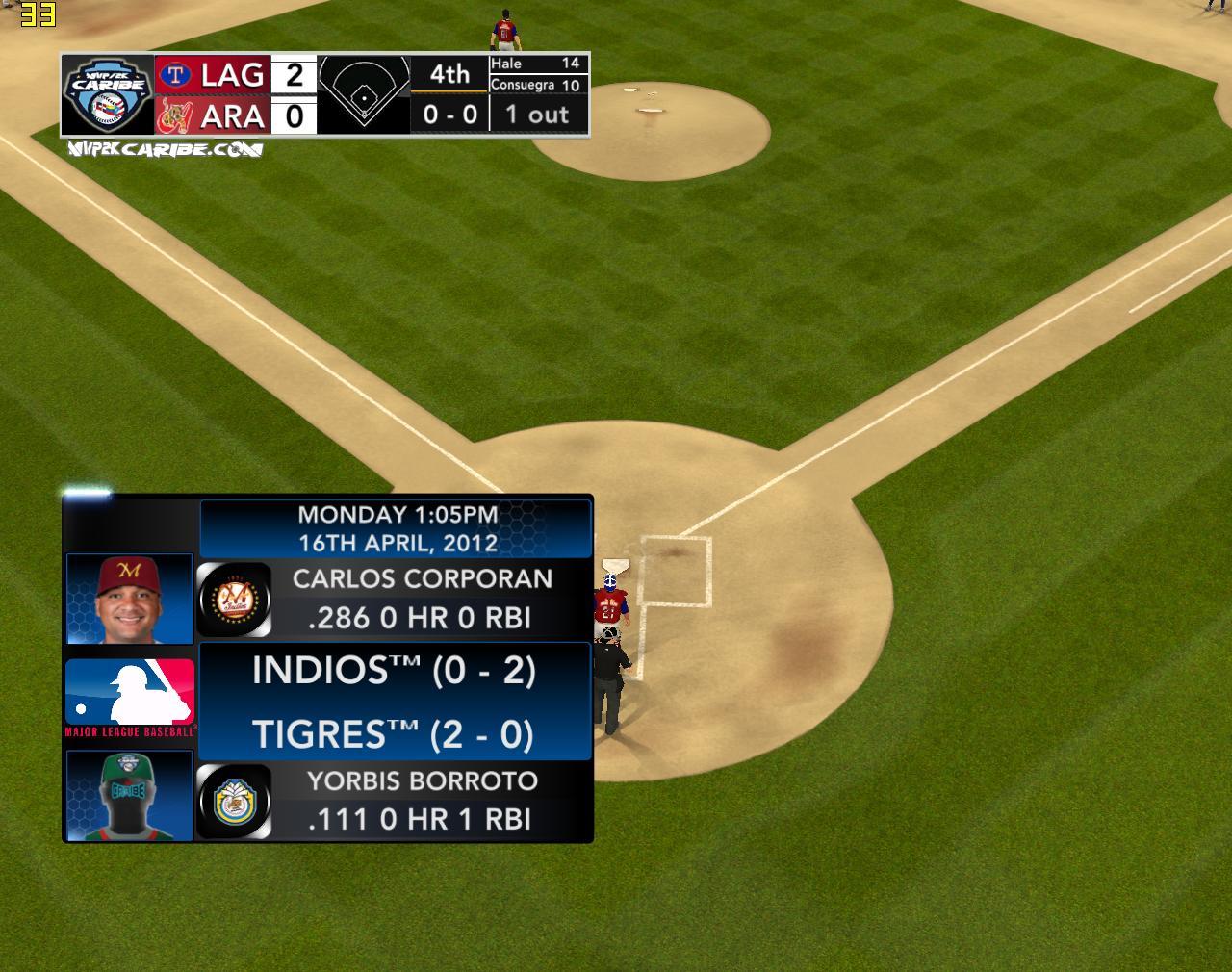
Task: Click the Caribe league logo on scoreboard
Action: 107,94
